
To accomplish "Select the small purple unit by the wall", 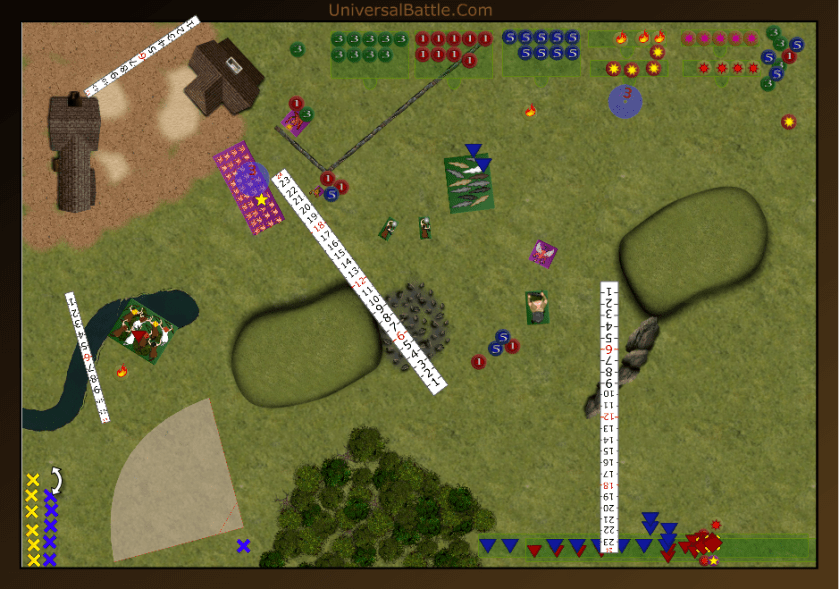I will point(294,123).
